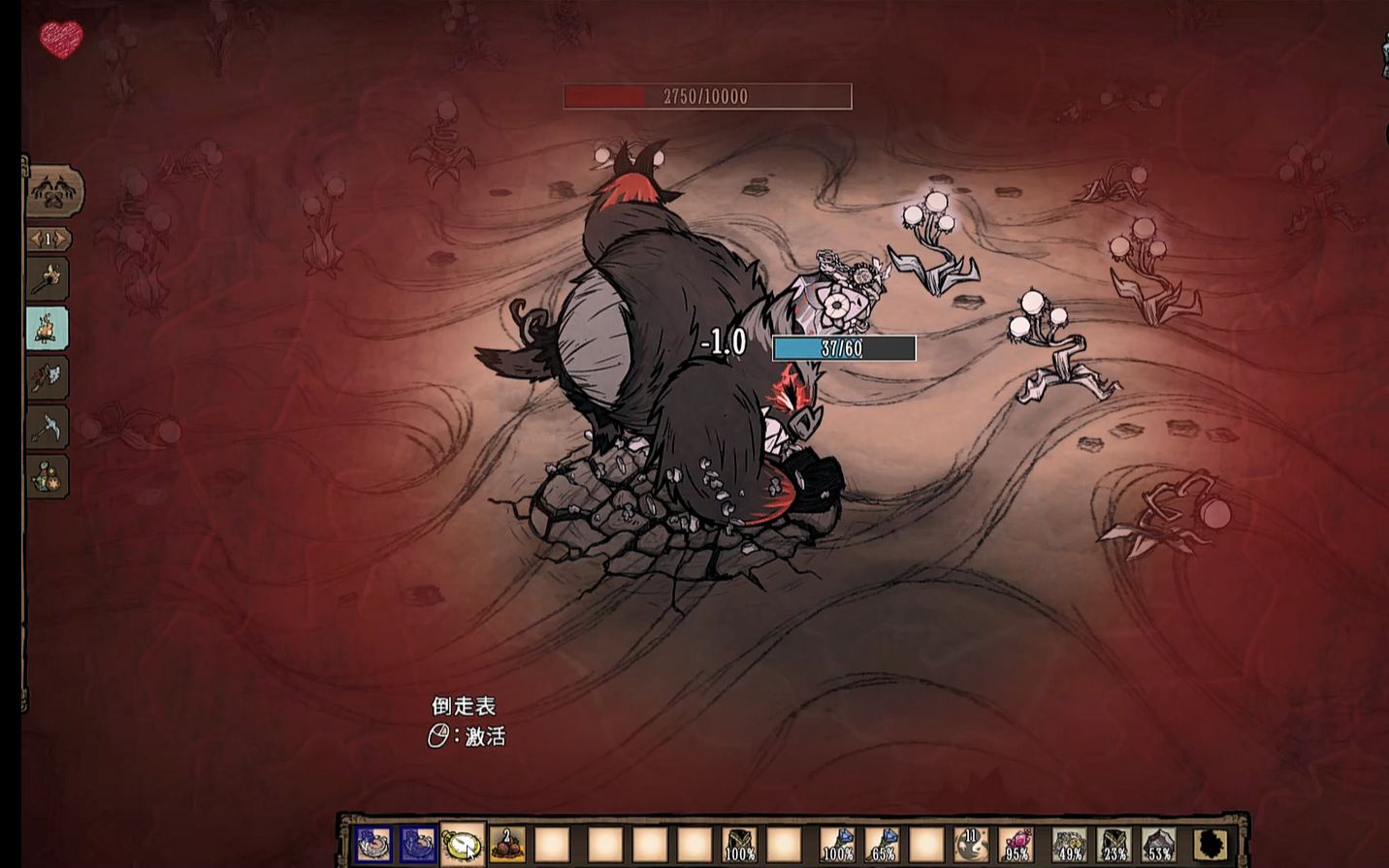The image size is (1389, 868).
Task: Select the torch crafting recipe
Action: 48,280
